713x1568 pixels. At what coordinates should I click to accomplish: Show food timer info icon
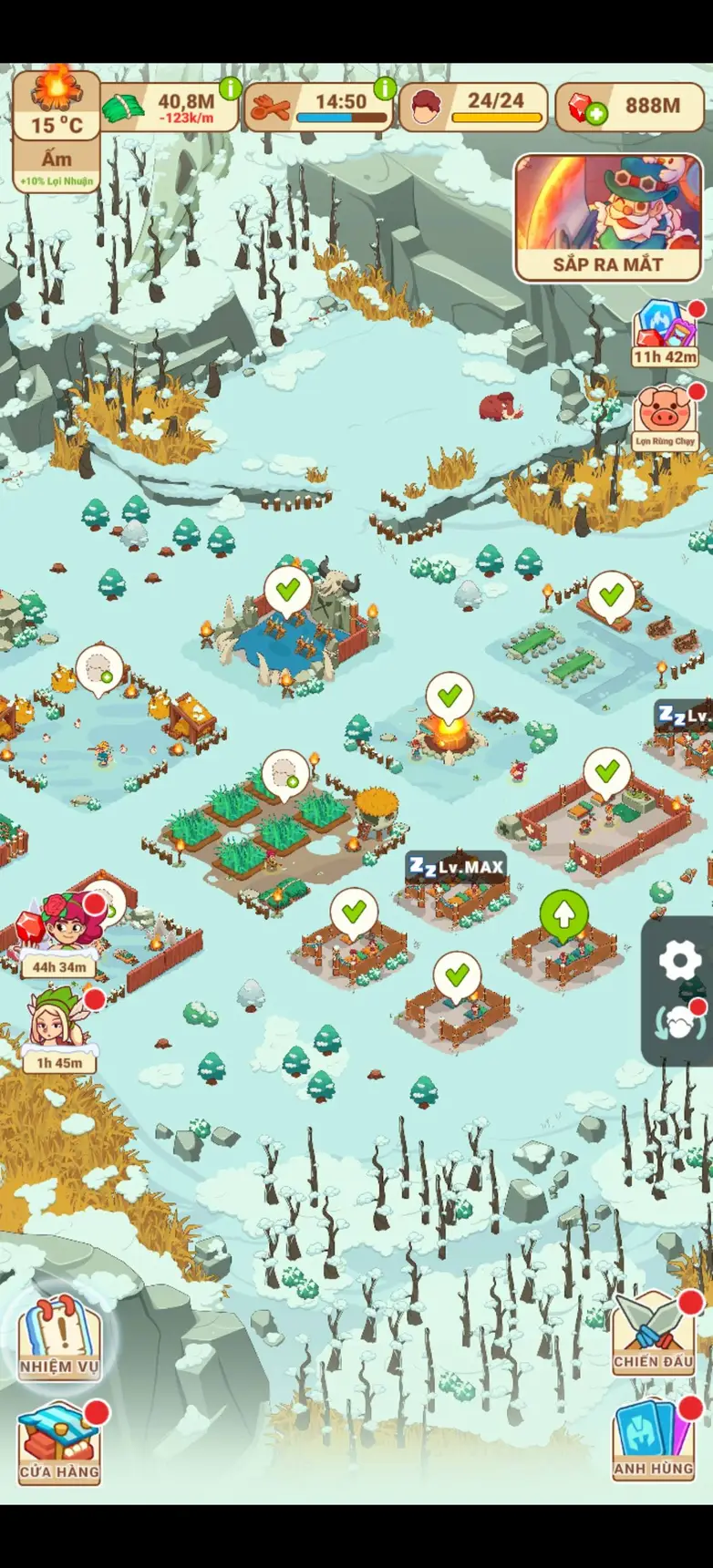(x=385, y=88)
